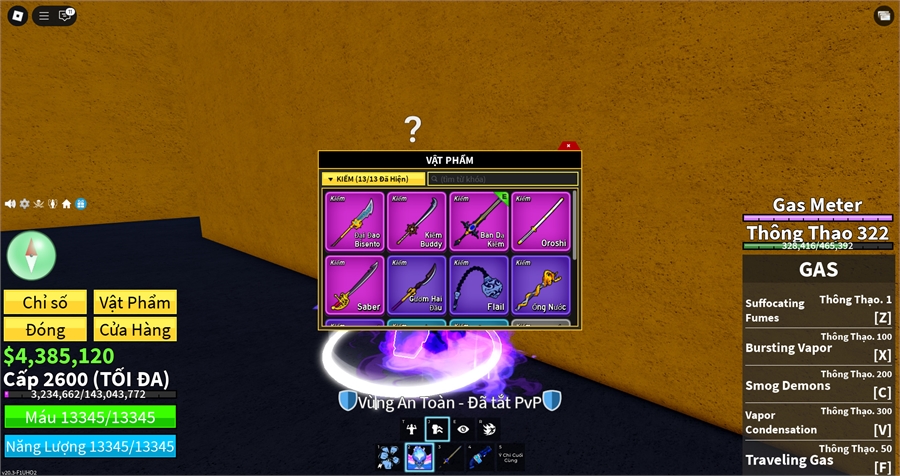Open the Roblox main menu logo
The width and height of the screenshot is (900, 476).
(17, 15)
